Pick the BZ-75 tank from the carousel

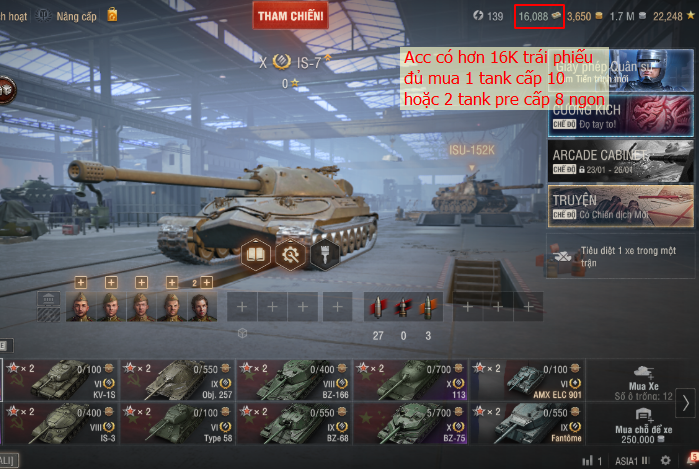pos(410,423)
